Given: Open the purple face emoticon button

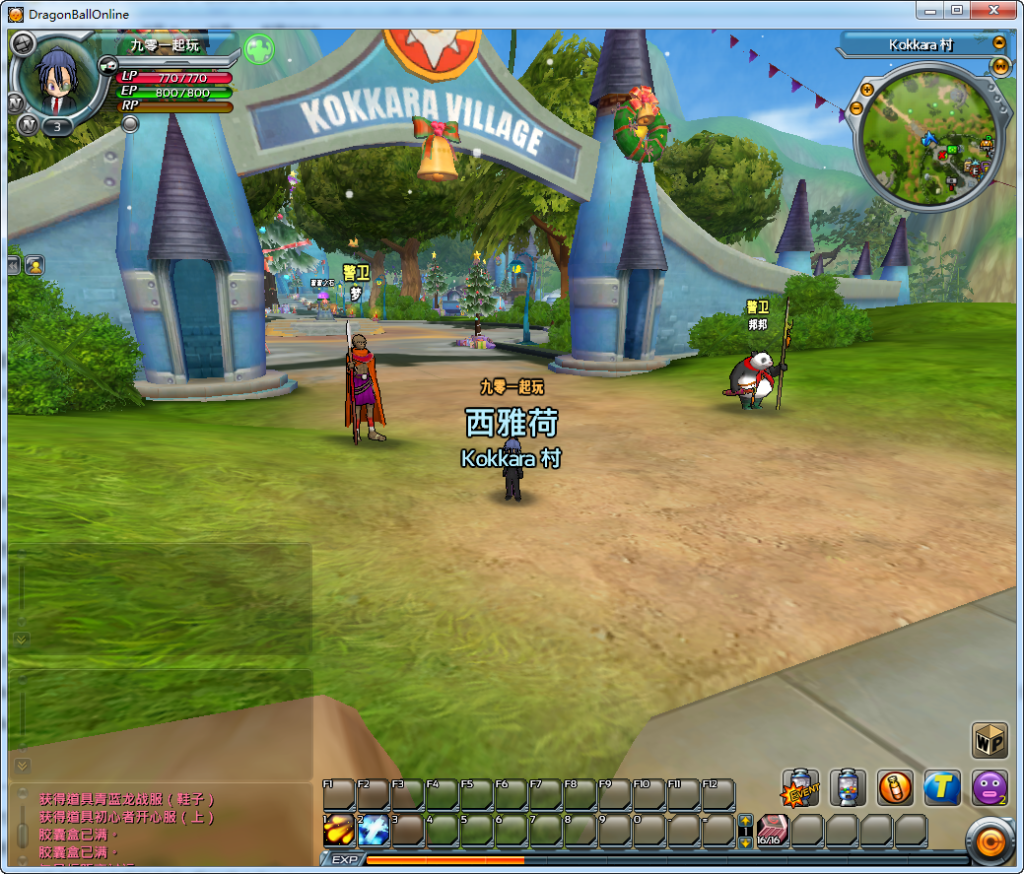Looking at the screenshot, I should point(989,787).
